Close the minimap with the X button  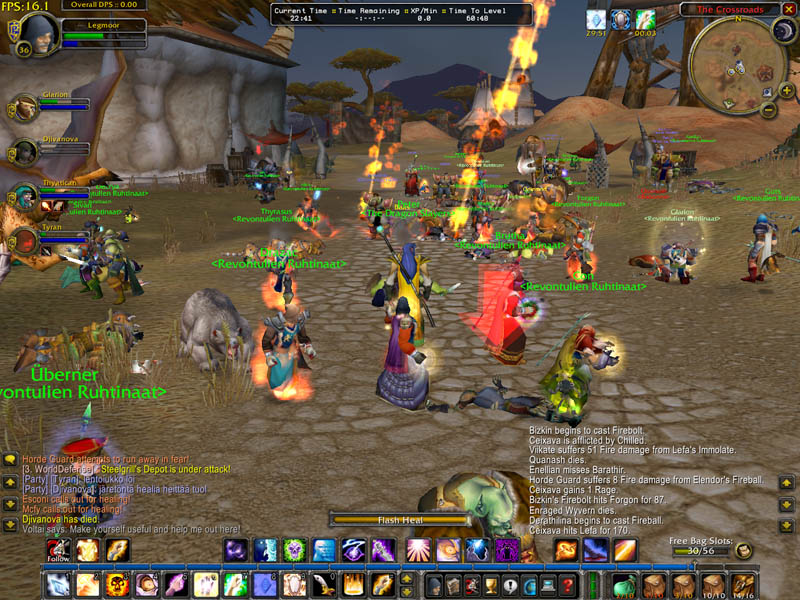[x=789, y=9]
